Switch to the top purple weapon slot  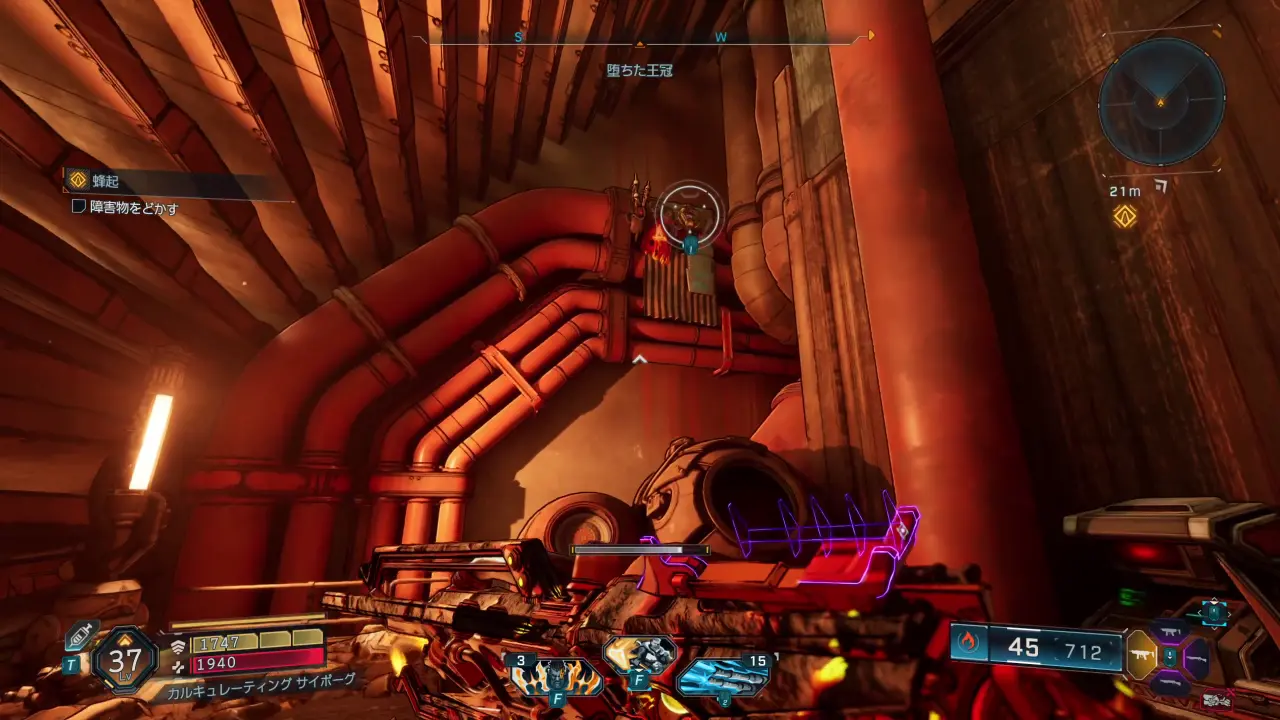click(1169, 631)
